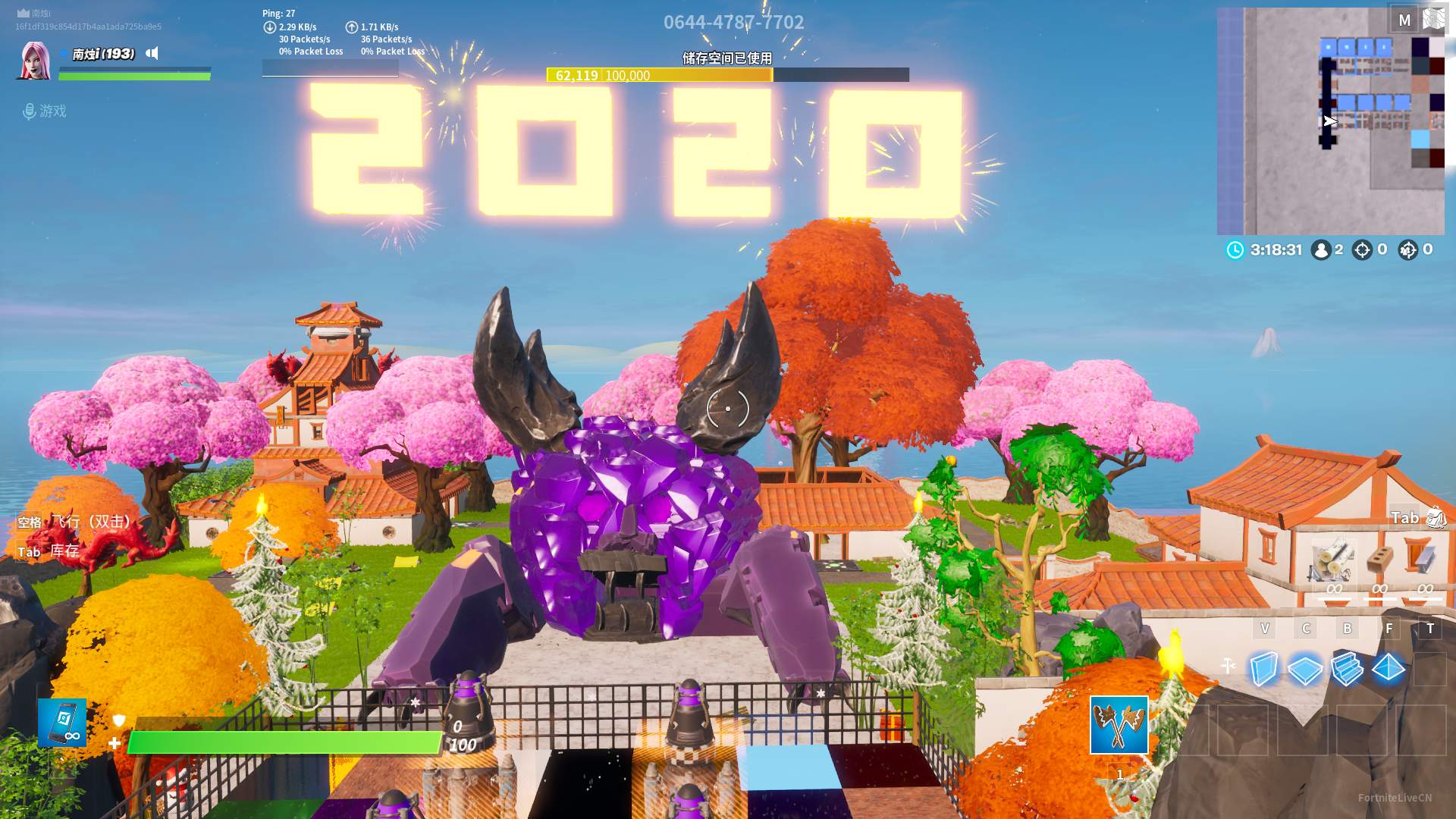Activate the creative phone tool icon

[62, 722]
